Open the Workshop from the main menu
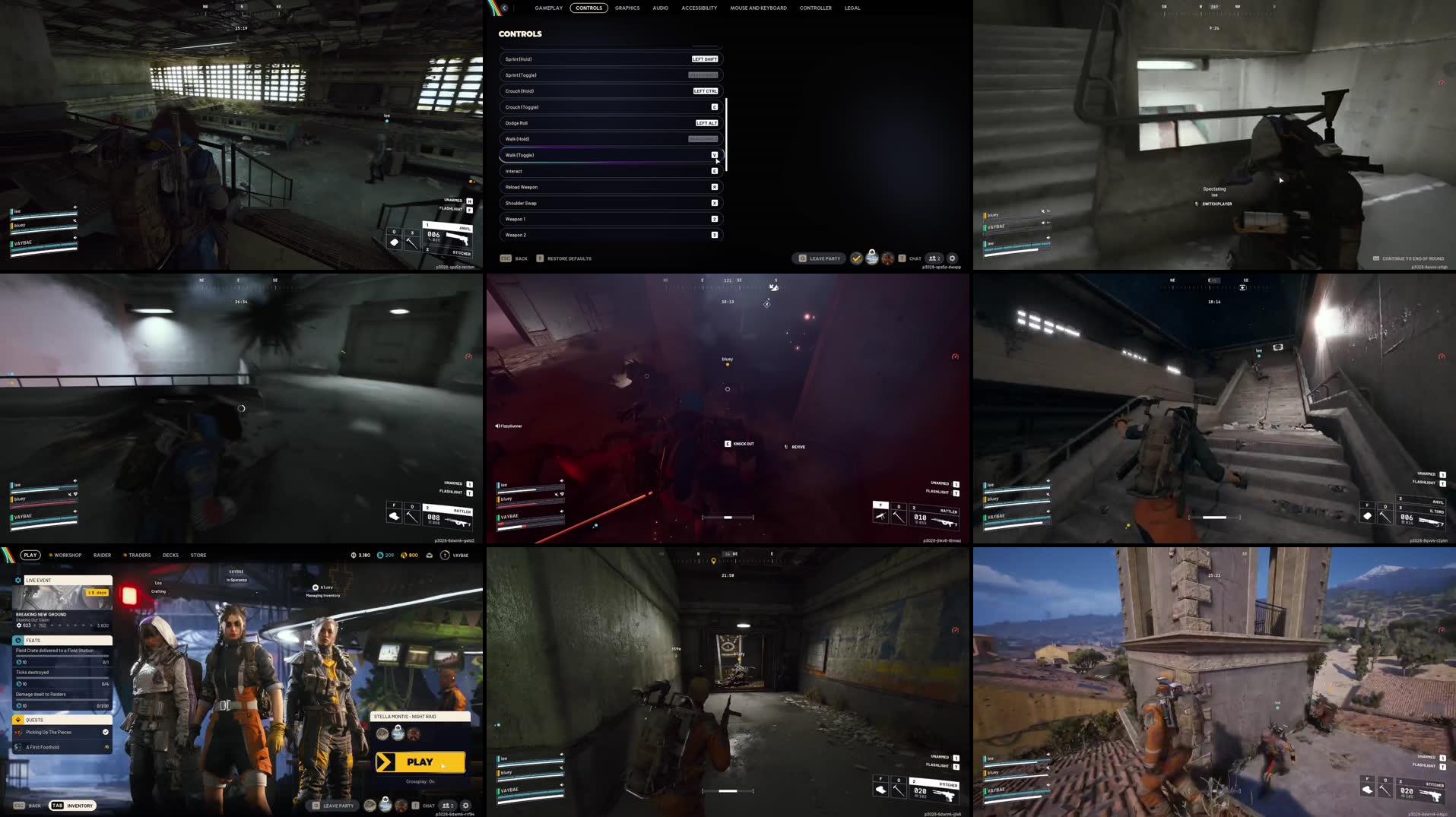1456x817 pixels. [x=66, y=555]
